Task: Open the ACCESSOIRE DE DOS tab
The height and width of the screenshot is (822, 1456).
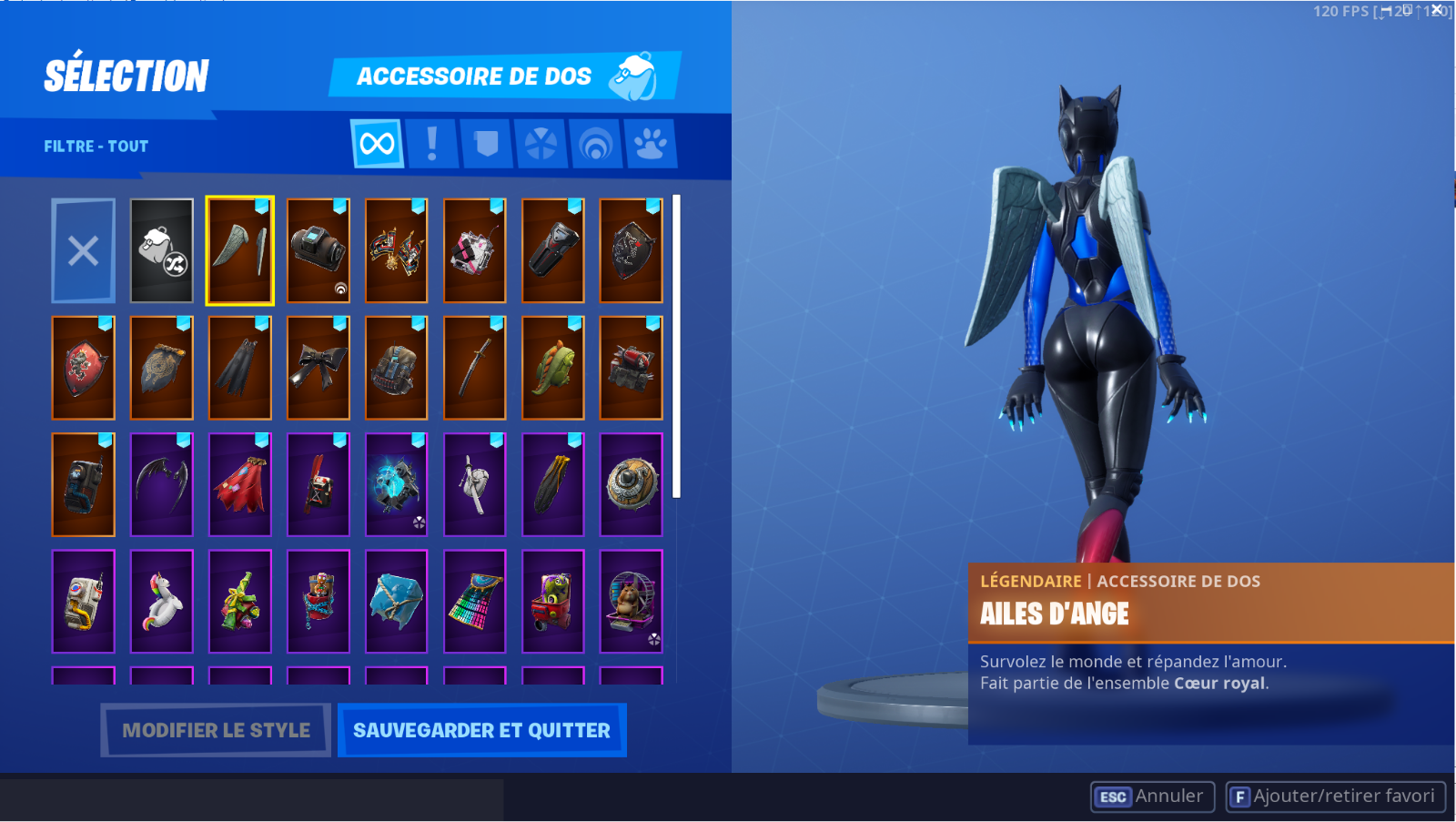Action: (x=475, y=76)
